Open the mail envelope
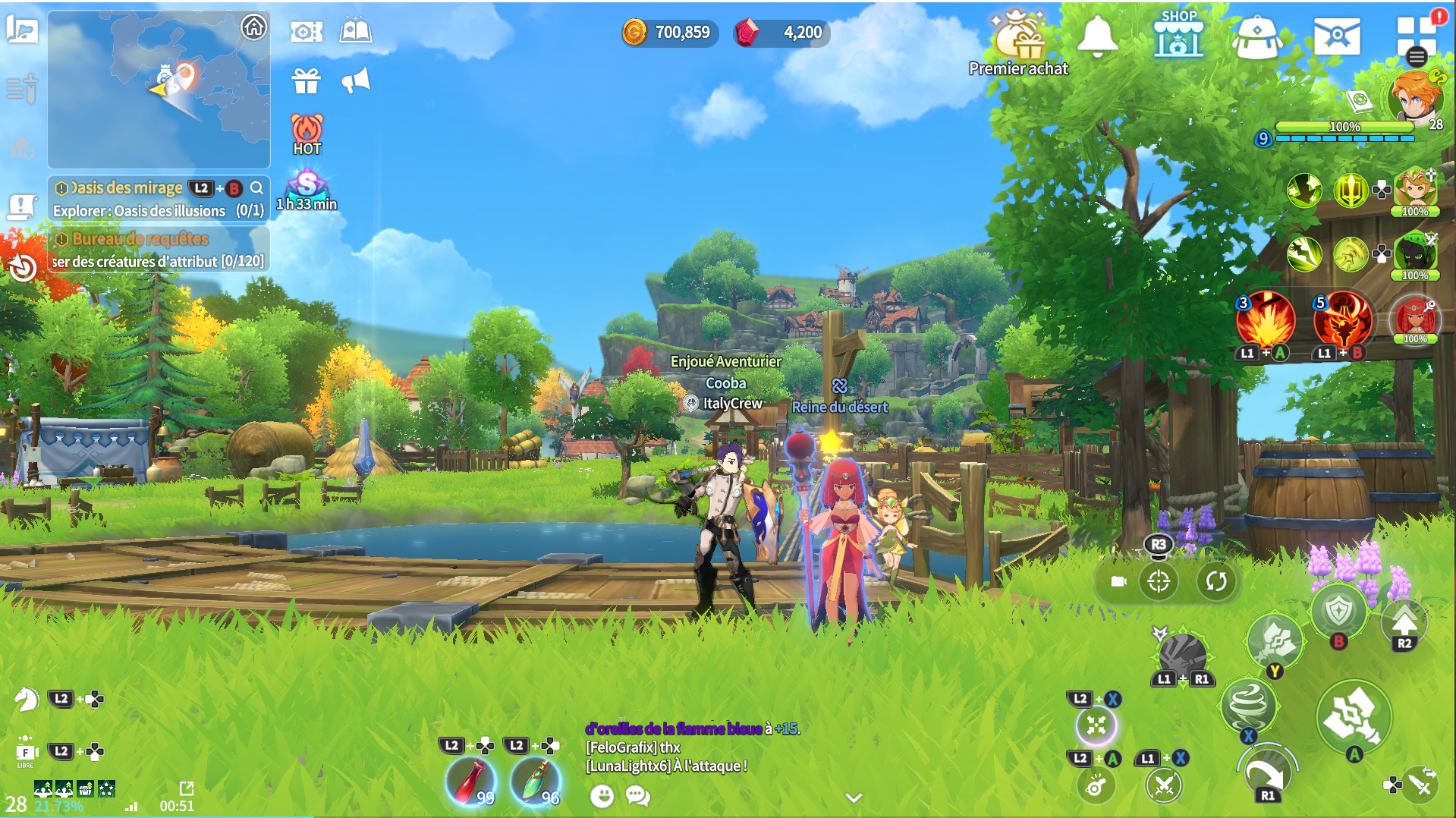This screenshot has width=1456, height=818. 1336,36
